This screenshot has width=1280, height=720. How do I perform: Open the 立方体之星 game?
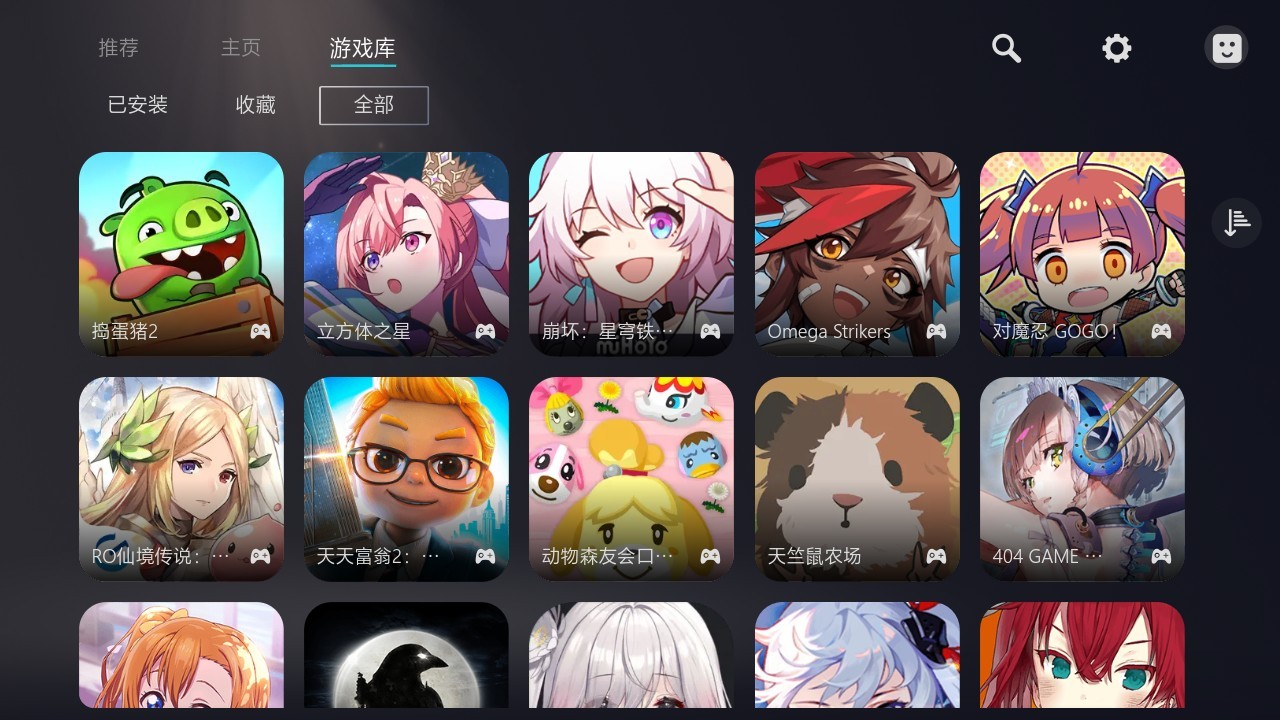406,254
